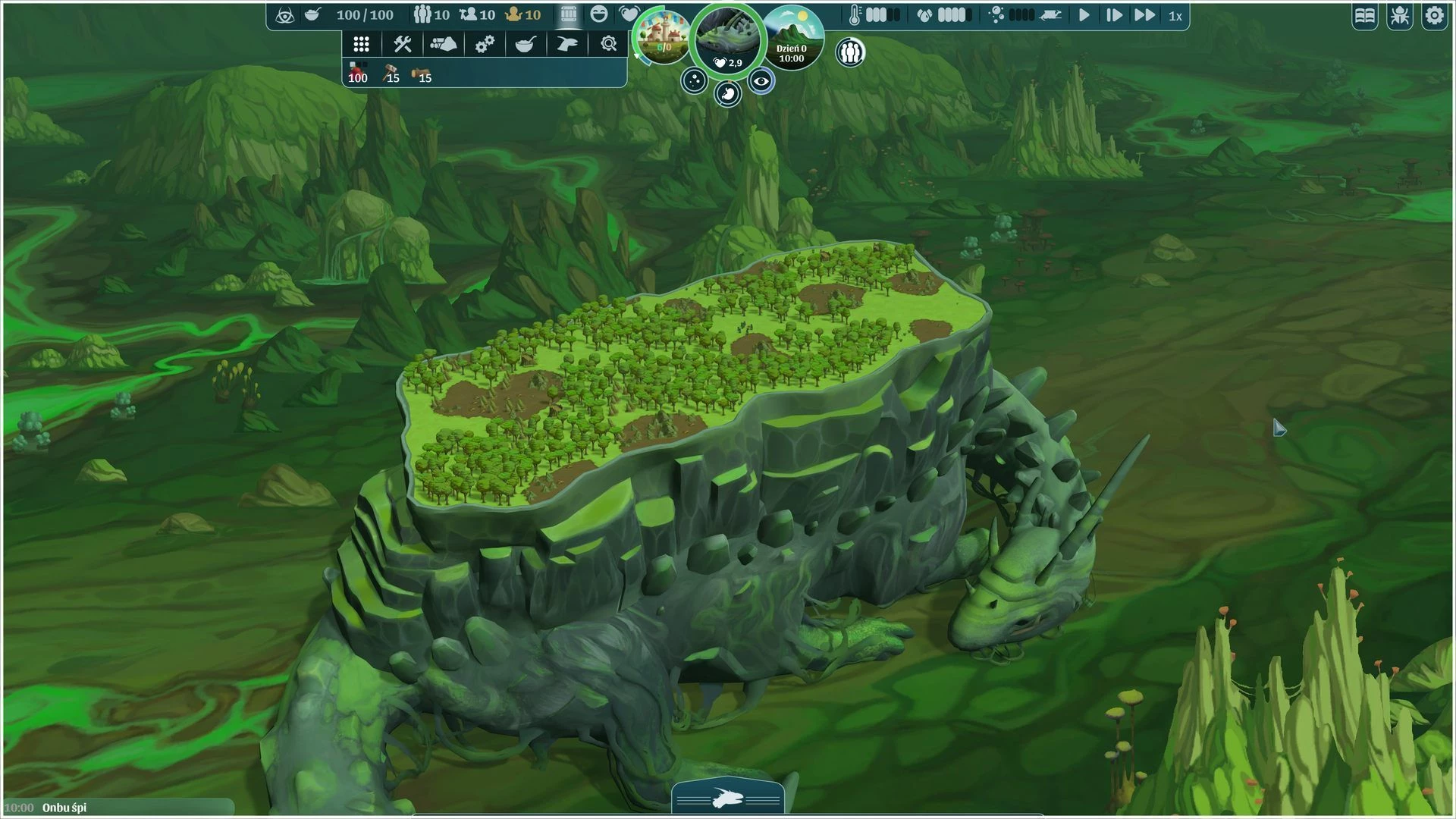This screenshot has width=1456, height=819.
Task: Select the Onbu creature portrait
Action: (x=726, y=38)
